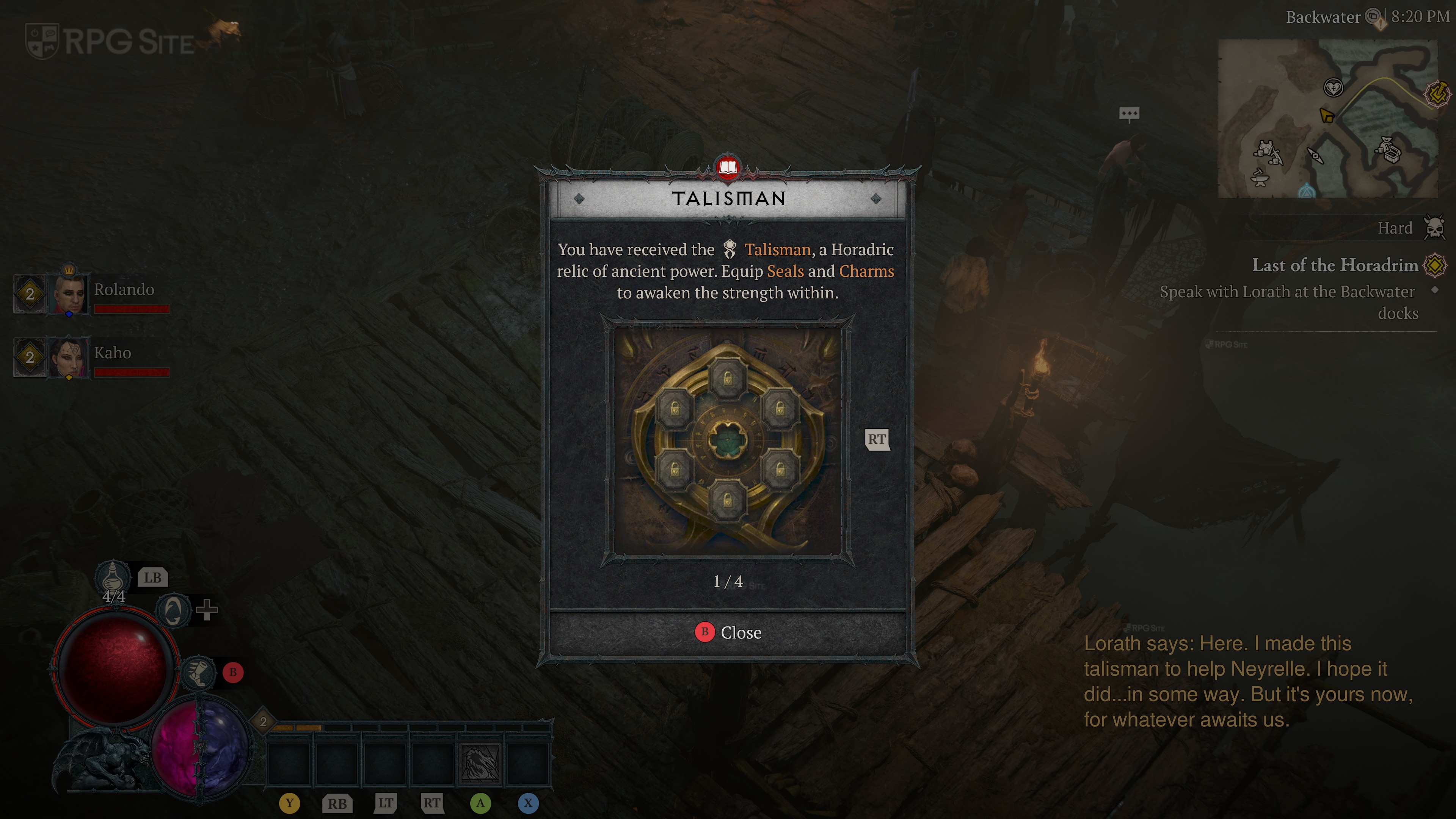Click the evade boot icon
Screen dimensions: 1456x819
point(198,673)
